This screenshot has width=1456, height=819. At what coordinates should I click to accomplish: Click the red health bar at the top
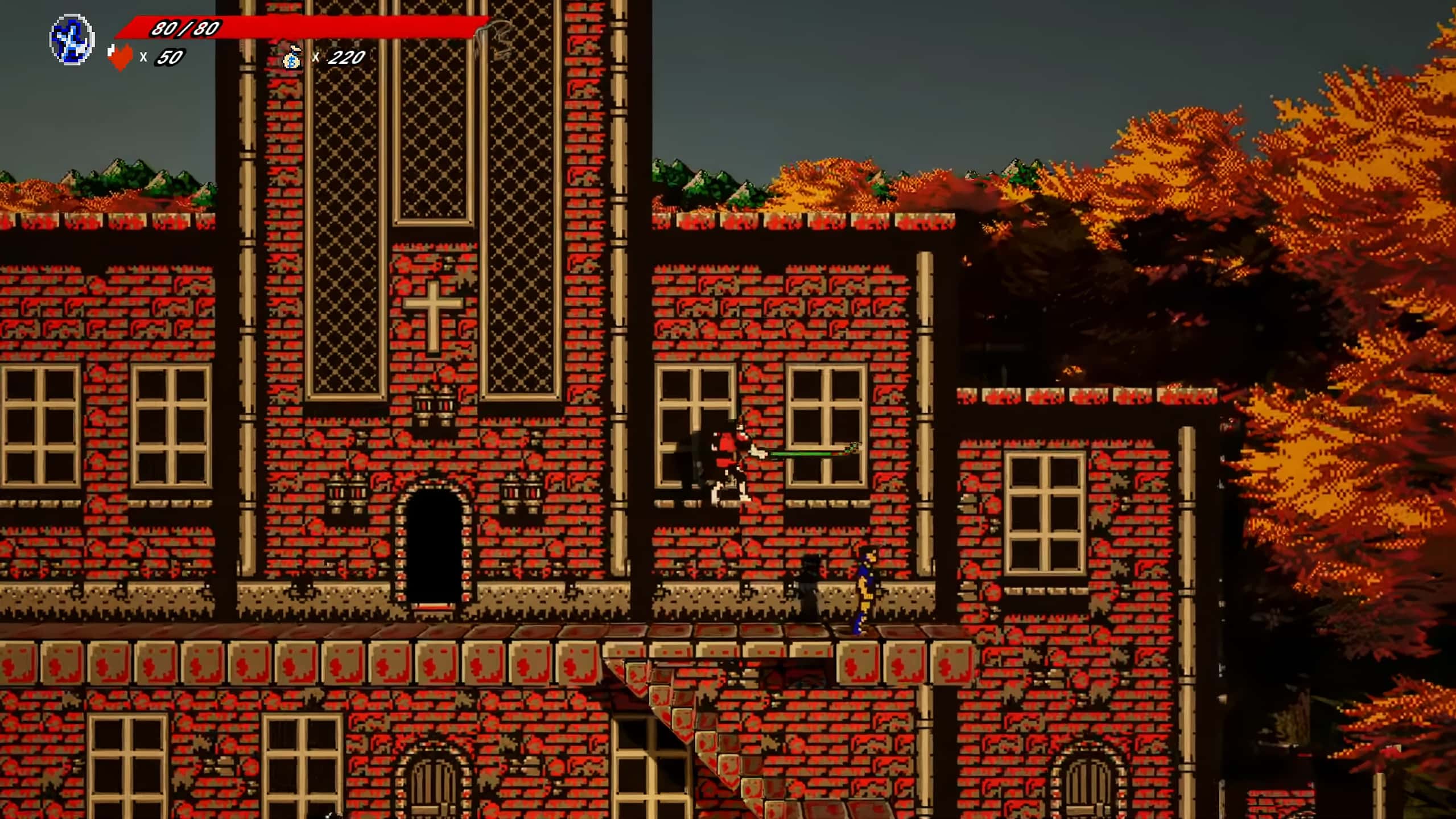click(x=353, y=26)
